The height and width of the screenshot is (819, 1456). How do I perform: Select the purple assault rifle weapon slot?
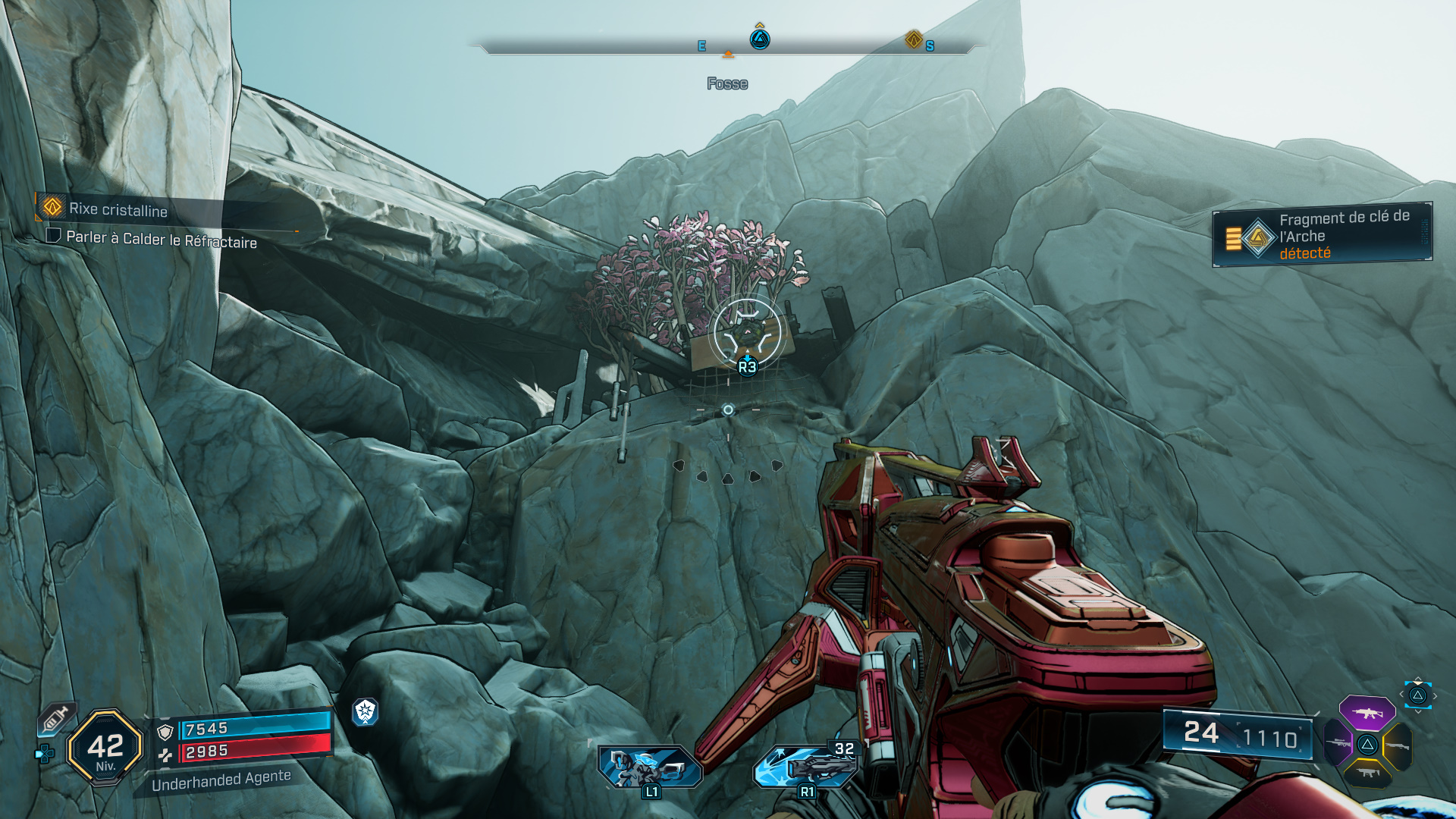point(1367,713)
